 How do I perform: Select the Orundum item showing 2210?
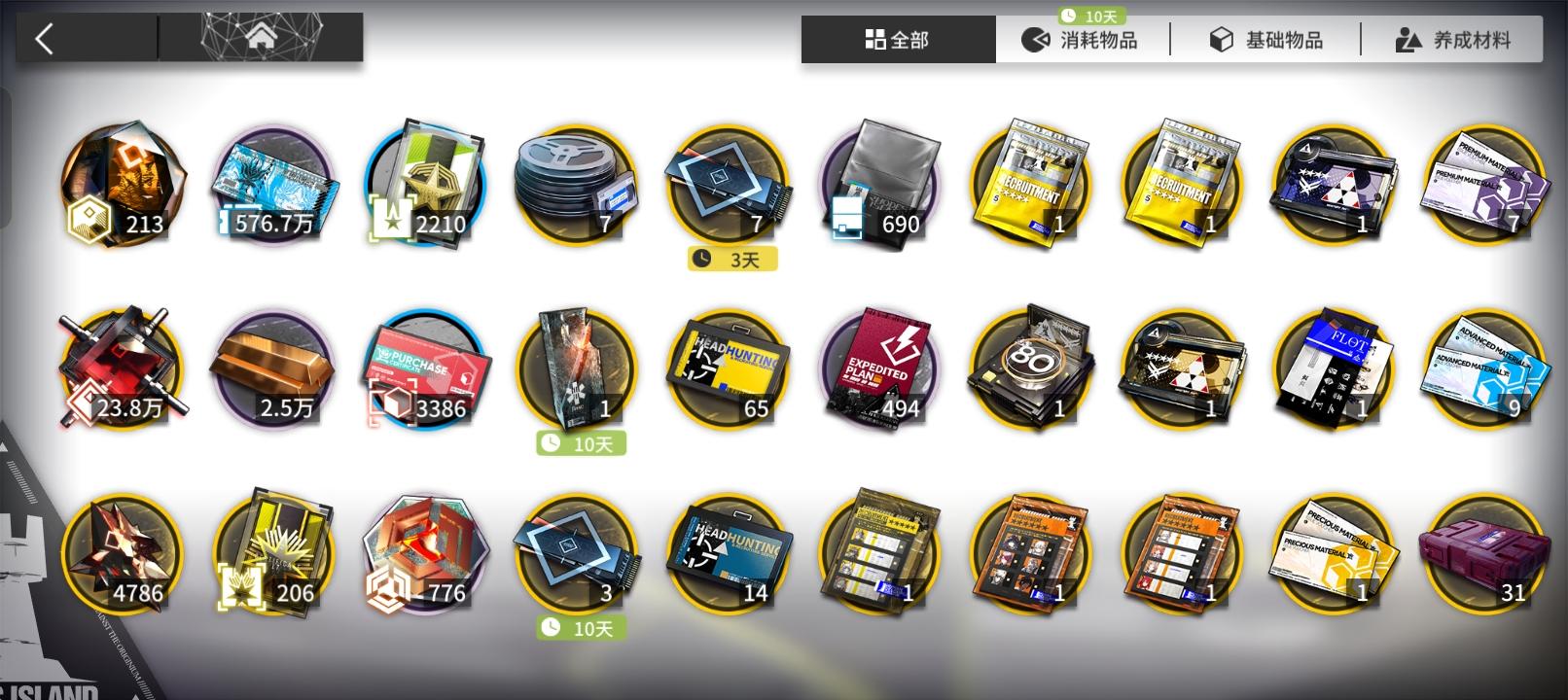[x=425, y=185]
